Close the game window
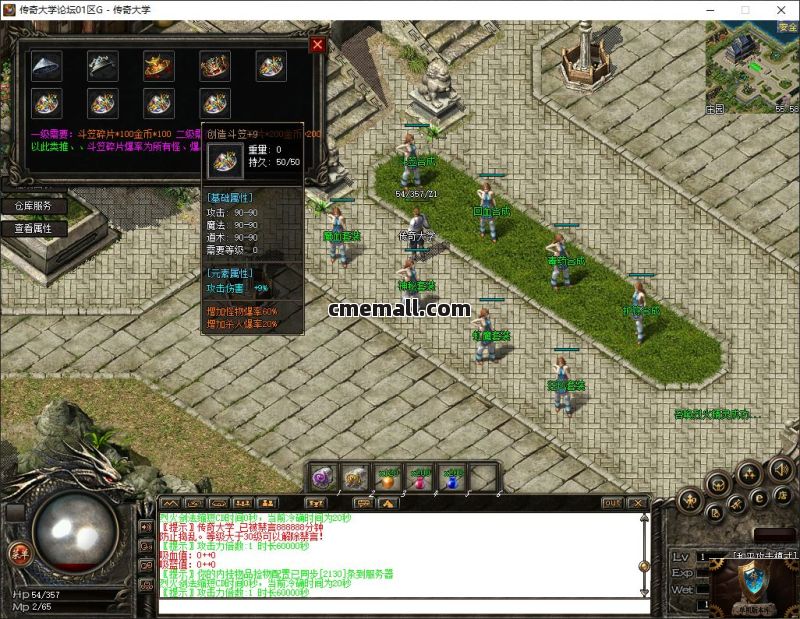The height and width of the screenshot is (619, 800). 781,9
